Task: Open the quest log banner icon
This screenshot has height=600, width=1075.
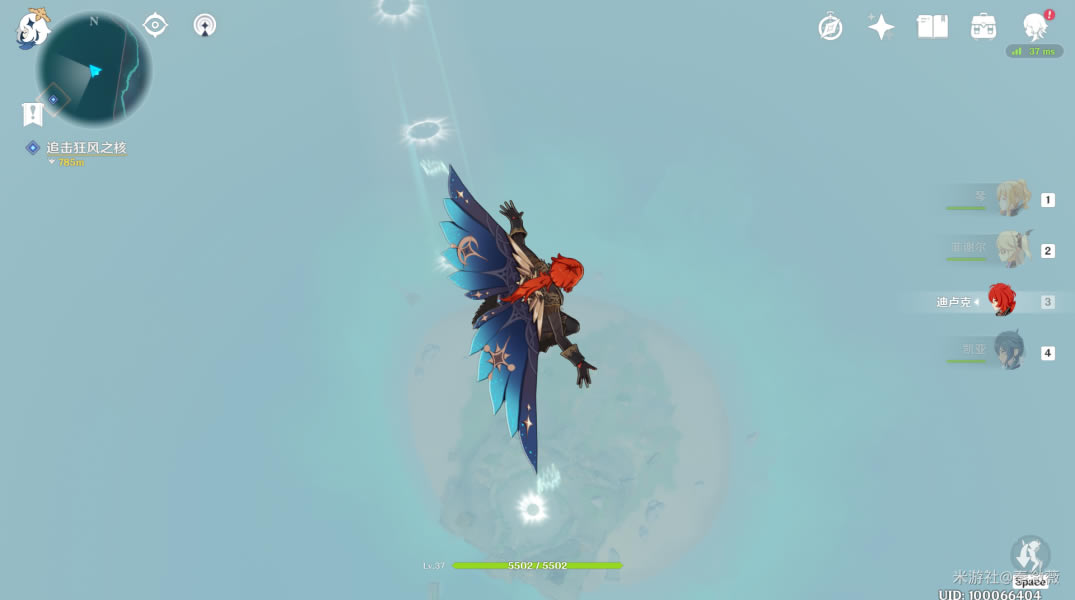Action: tap(32, 114)
